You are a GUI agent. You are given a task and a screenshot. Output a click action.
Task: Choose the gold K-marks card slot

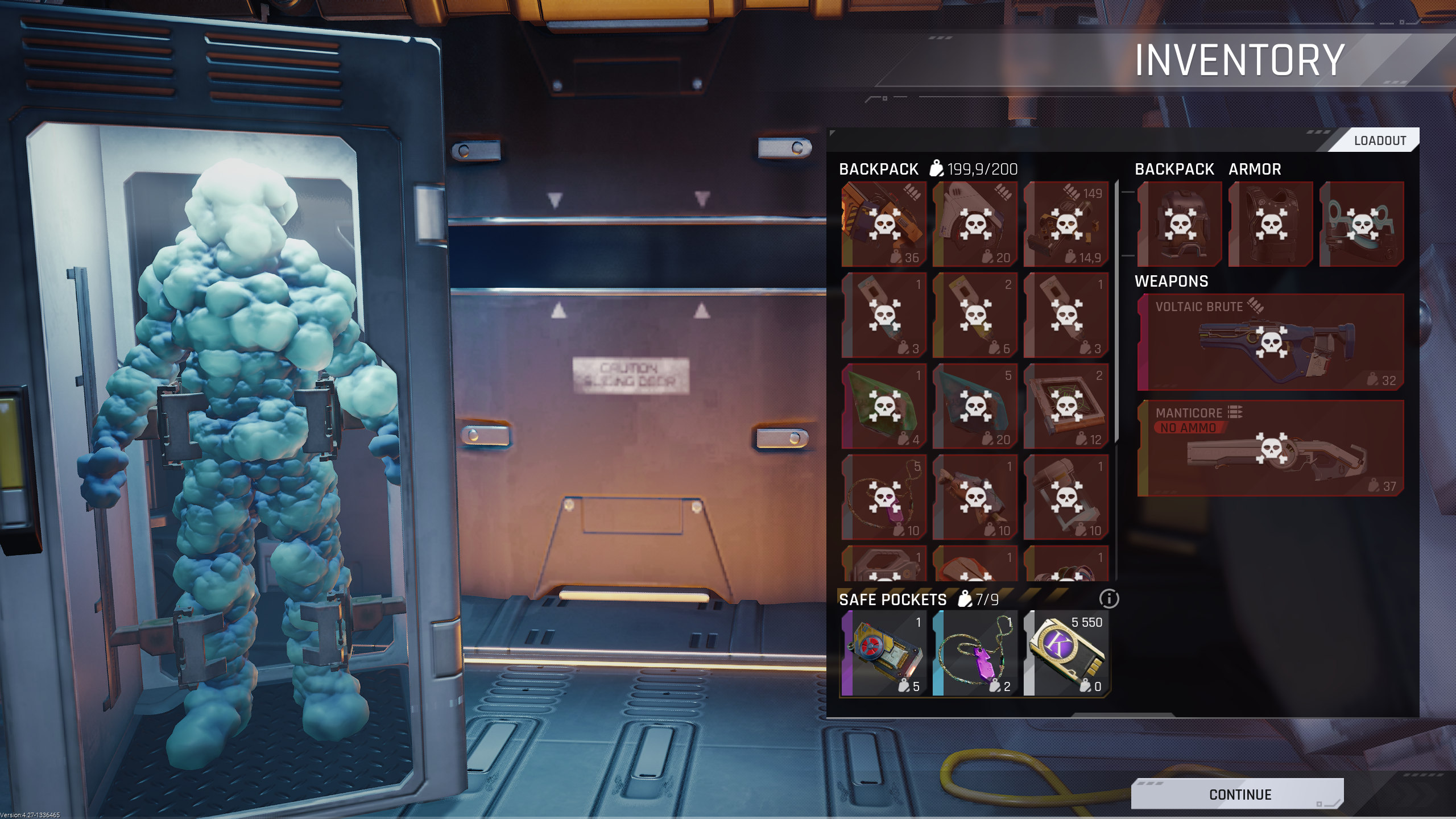[1066, 653]
